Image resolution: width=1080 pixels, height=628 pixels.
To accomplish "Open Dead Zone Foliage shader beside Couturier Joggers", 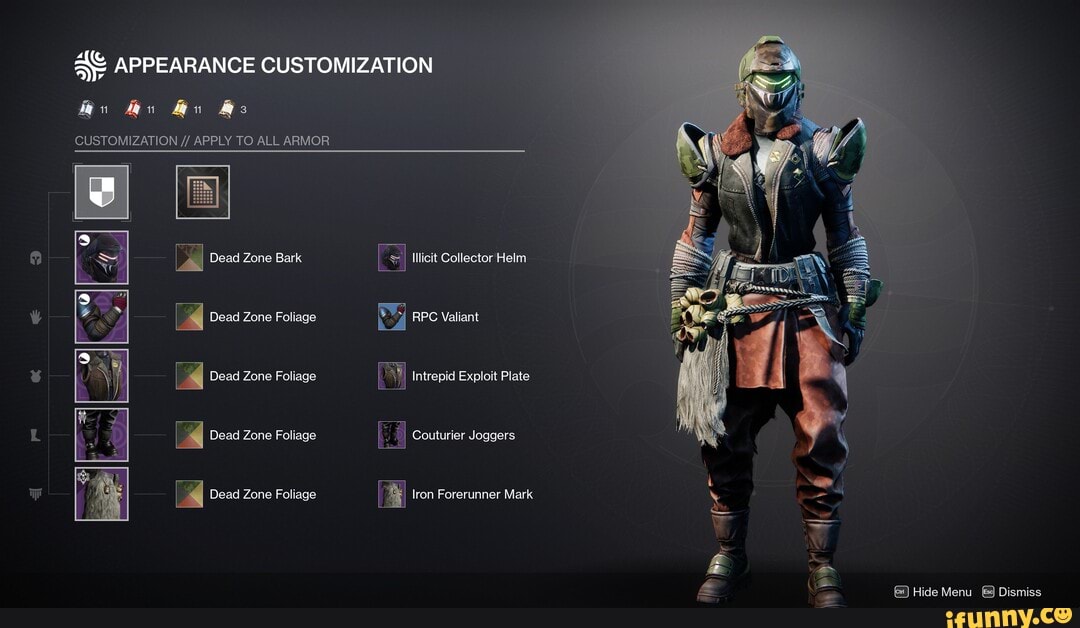I will tap(189, 435).
